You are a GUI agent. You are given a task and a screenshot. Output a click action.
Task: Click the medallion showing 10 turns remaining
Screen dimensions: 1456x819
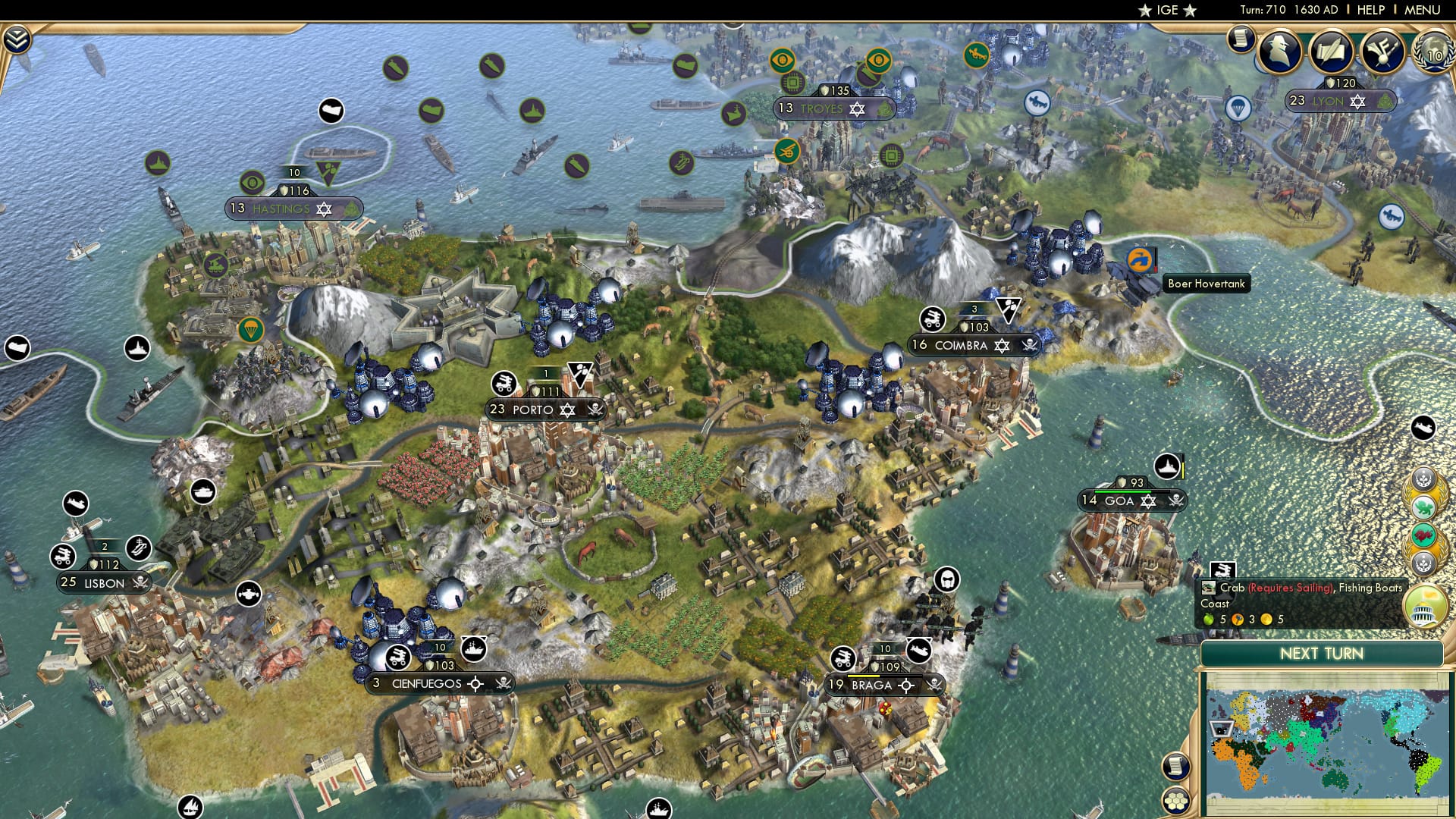coord(1435,54)
